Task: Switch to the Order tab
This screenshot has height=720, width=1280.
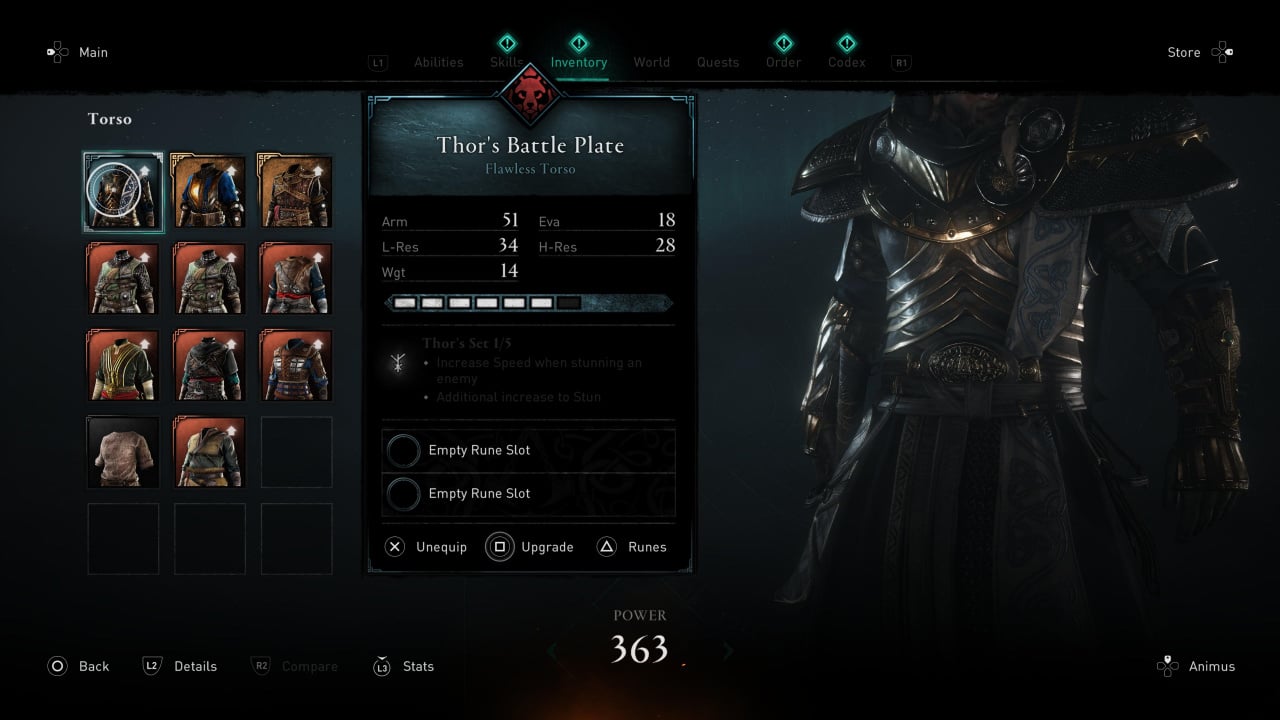Action: coord(783,62)
